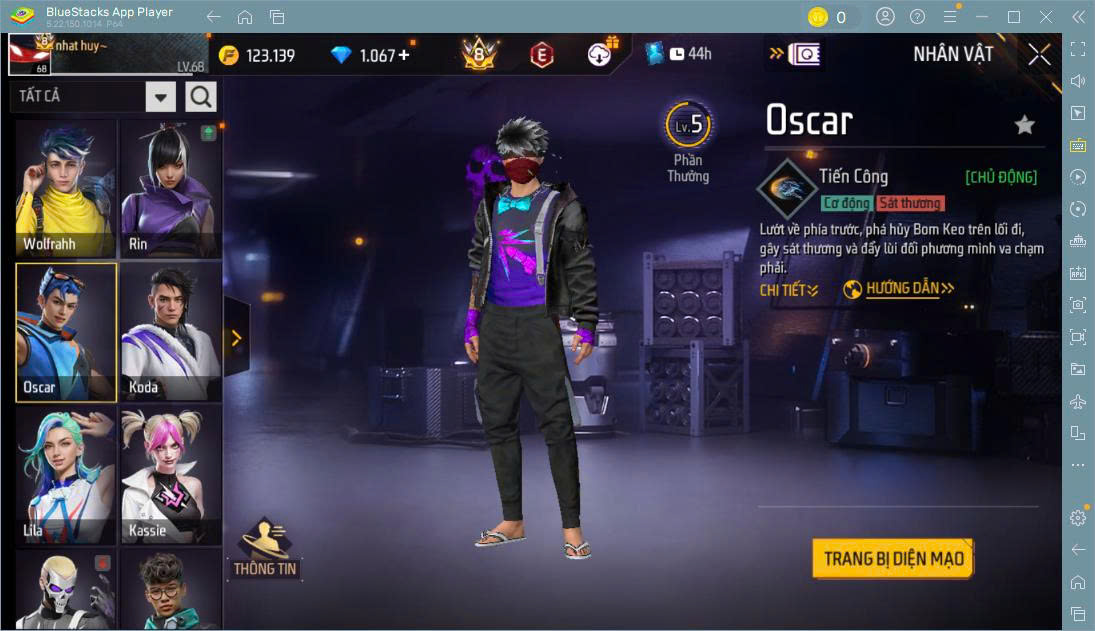The image size is (1095, 631).
Task: Add diamonds with the plus button
Action: [x=404, y=55]
